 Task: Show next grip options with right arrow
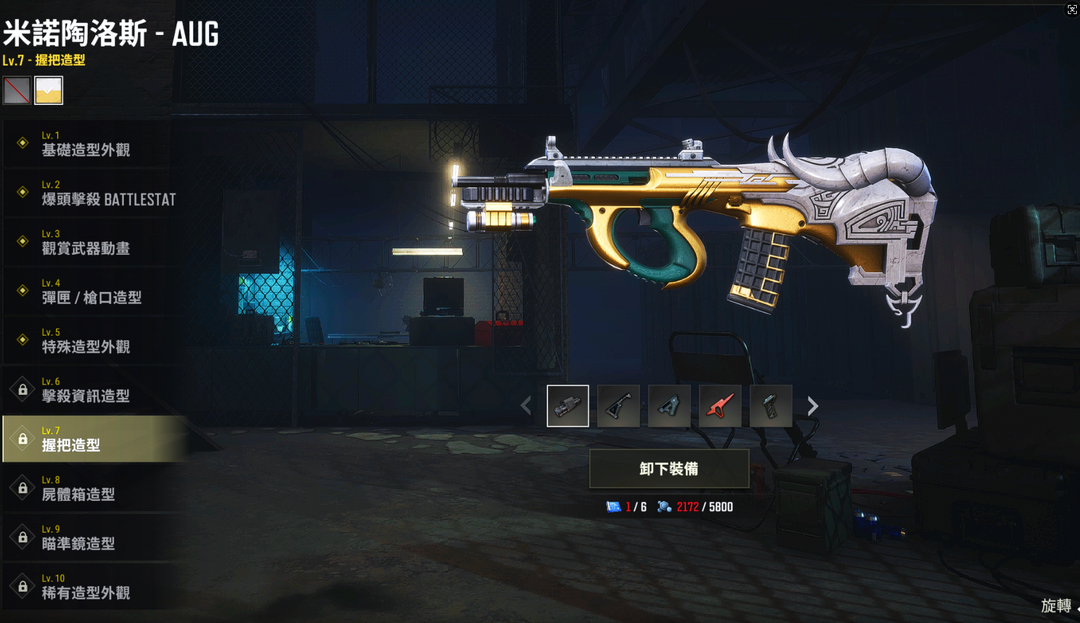813,406
